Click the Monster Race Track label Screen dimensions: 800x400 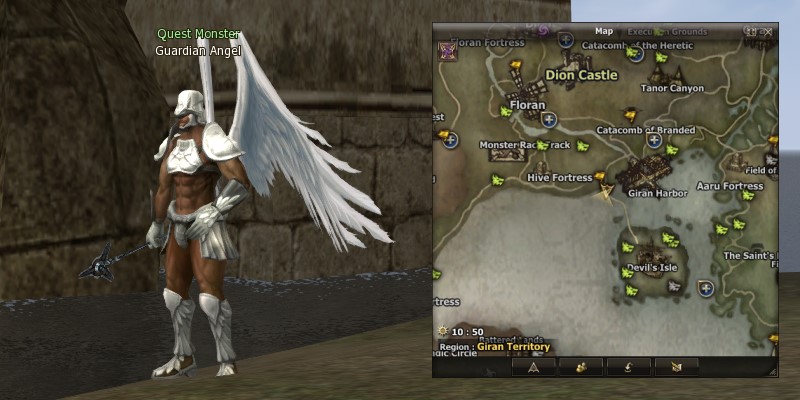(x=524, y=145)
